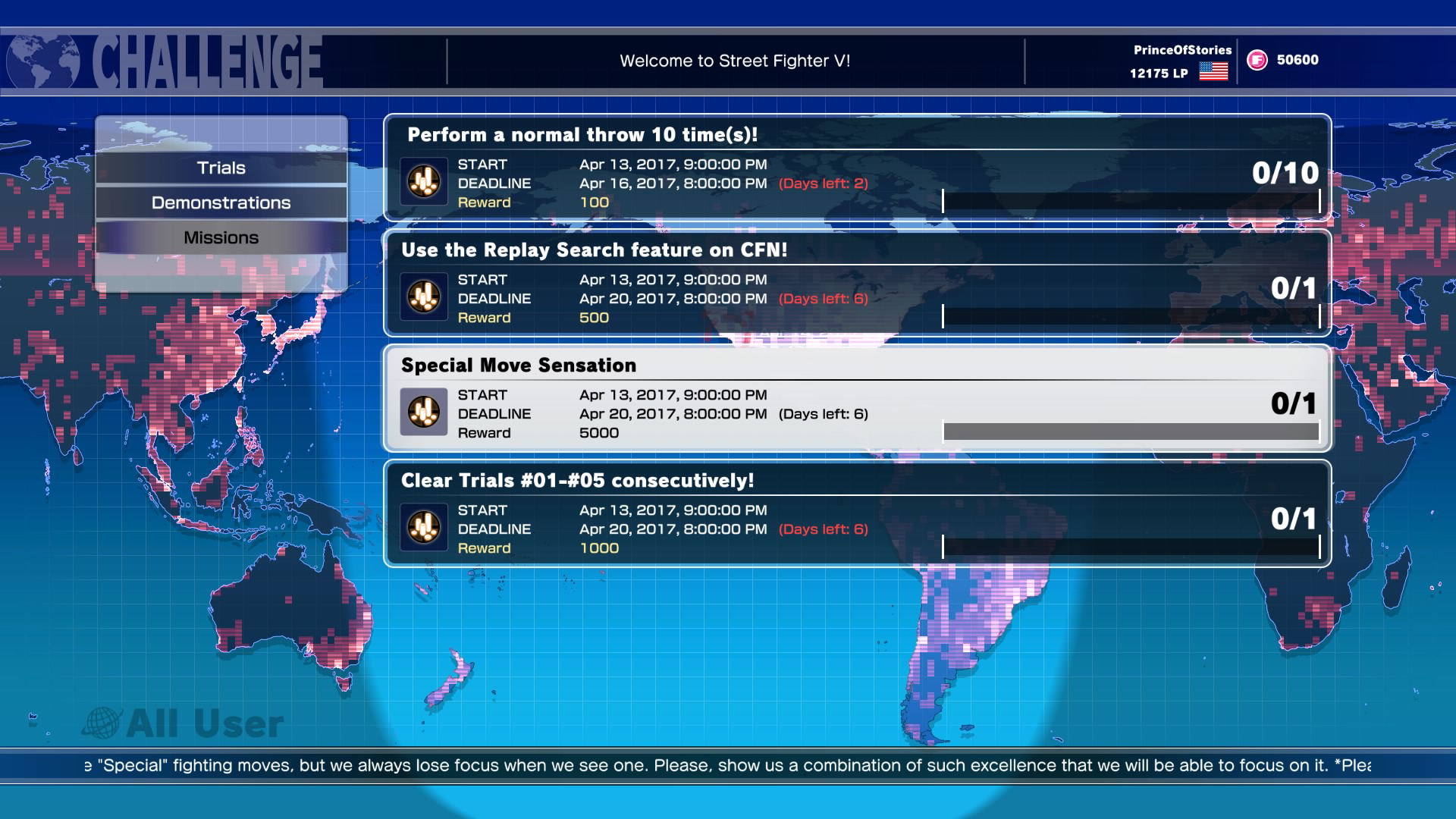Click the Days left: 2 deadline warning
The image size is (1456, 819).
[x=824, y=183]
